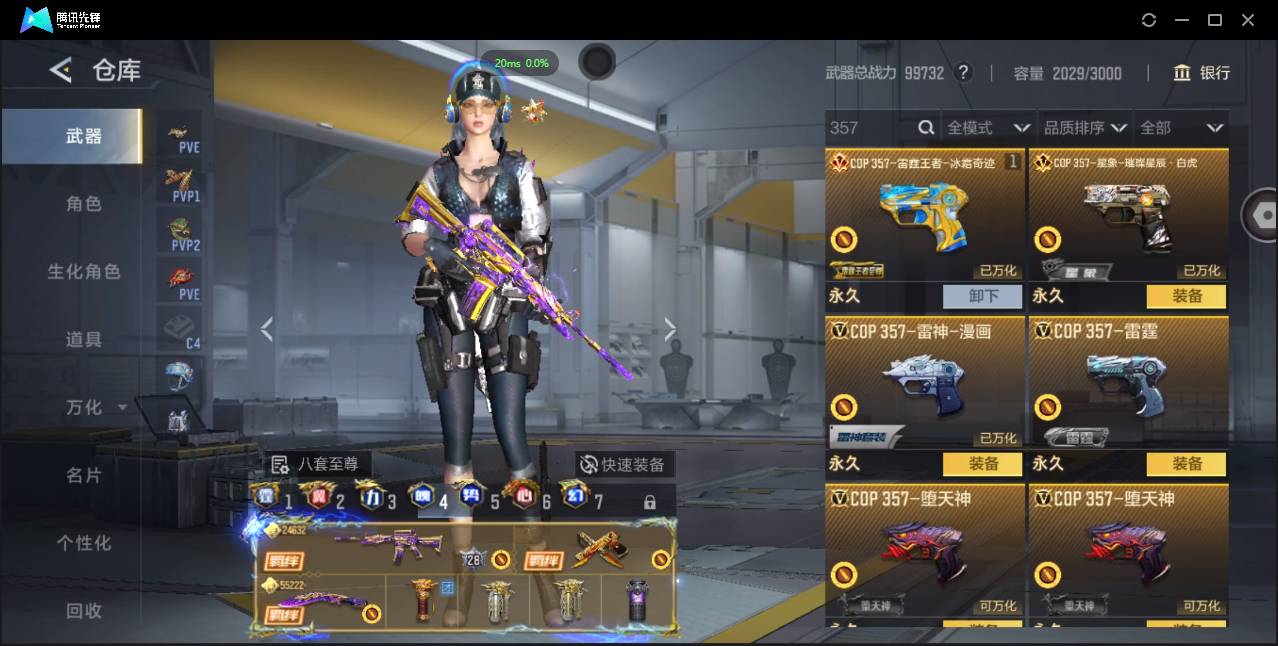This screenshot has width=1278, height=646.
Task: Select the 道具 tab
Action: [x=84, y=340]
